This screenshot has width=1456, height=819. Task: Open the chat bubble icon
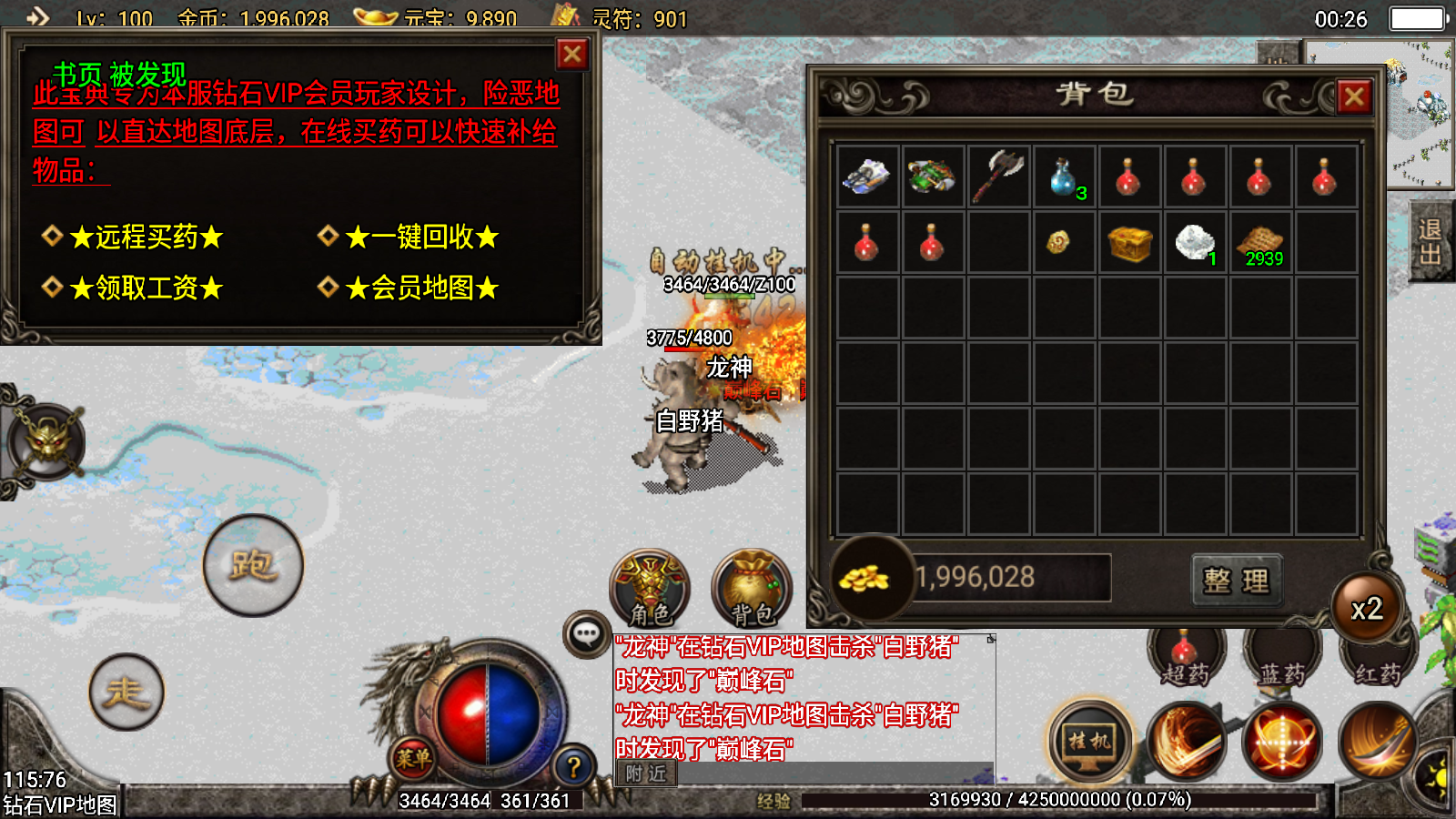[x=586, y=633]
